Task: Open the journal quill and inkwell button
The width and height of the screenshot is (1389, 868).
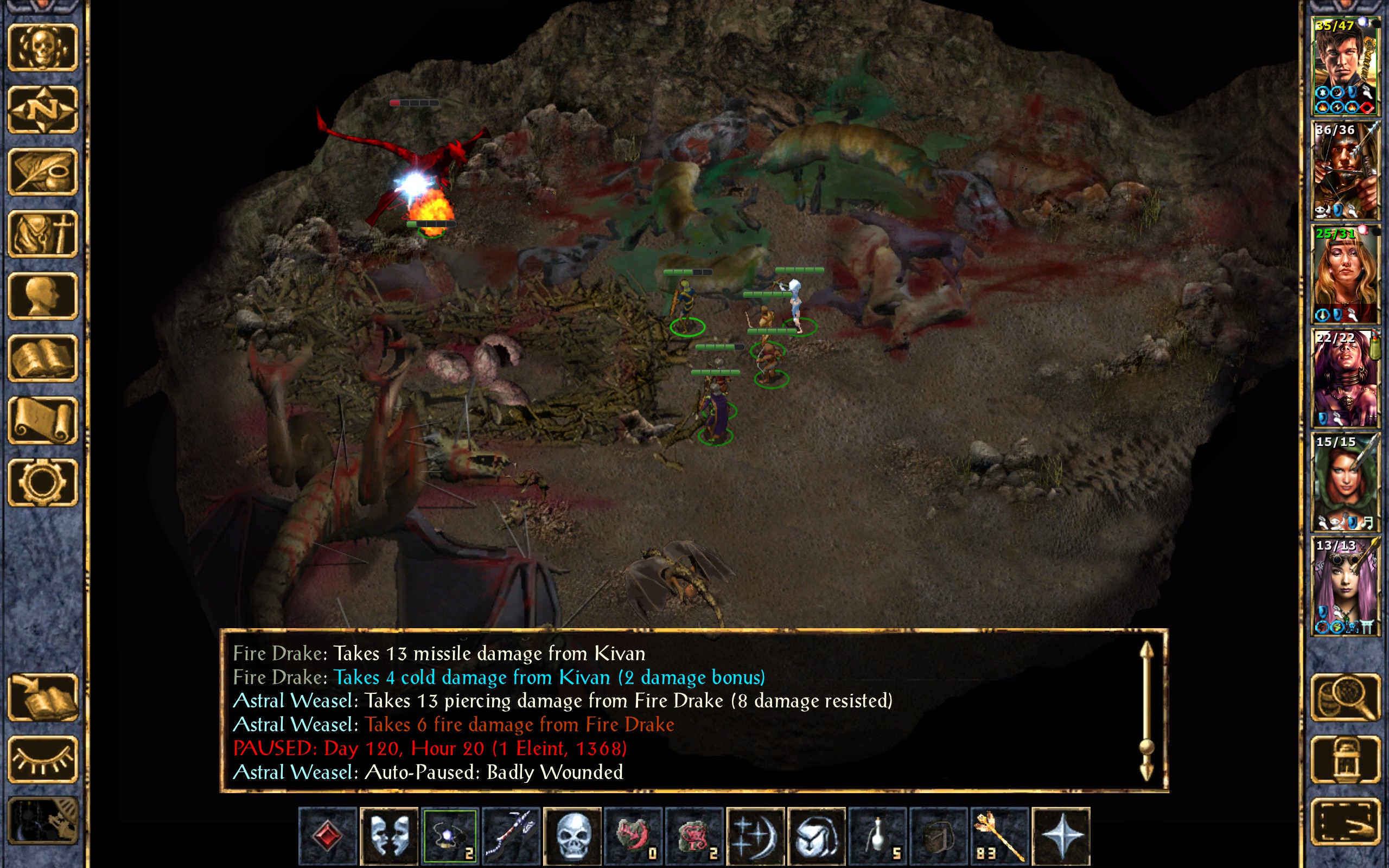Action: pyautogui.click(x=42, y=171)
